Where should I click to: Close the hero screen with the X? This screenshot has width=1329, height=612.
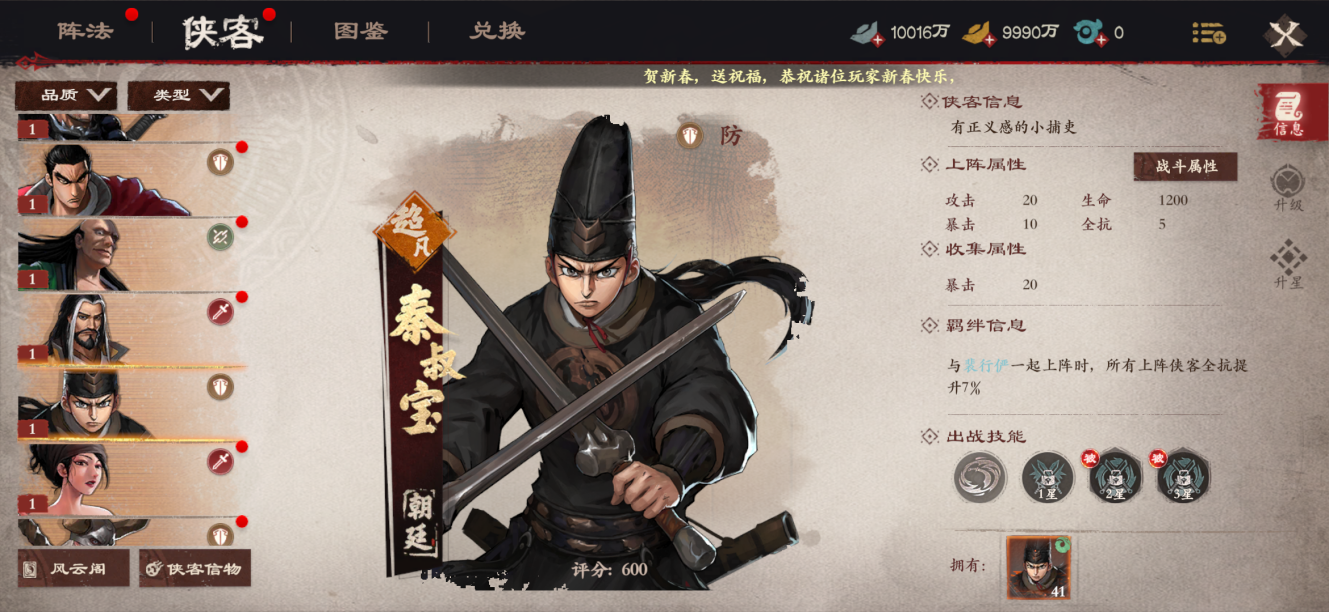(x=1285, y=35)
